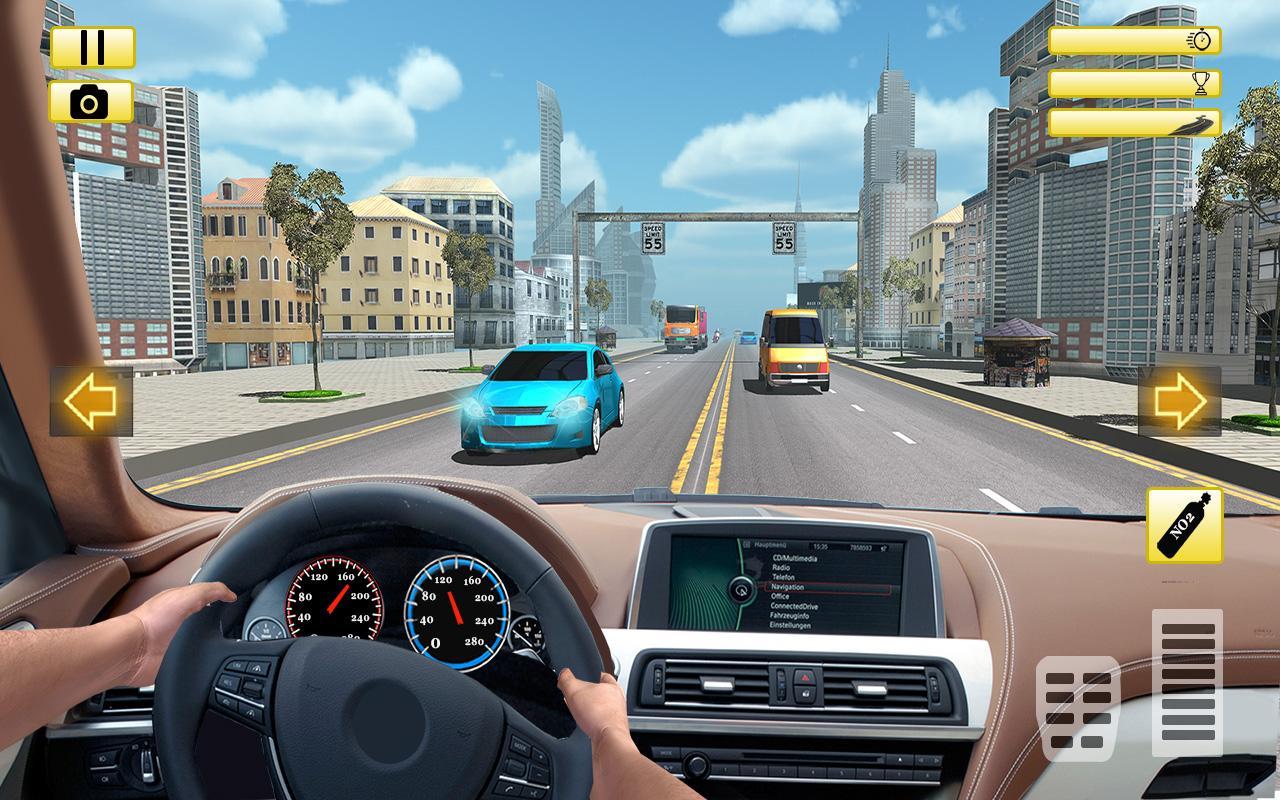1280x800 pixels.
Task: Click the rotary controller on the infotainment screen
Action: coord(742,591)
